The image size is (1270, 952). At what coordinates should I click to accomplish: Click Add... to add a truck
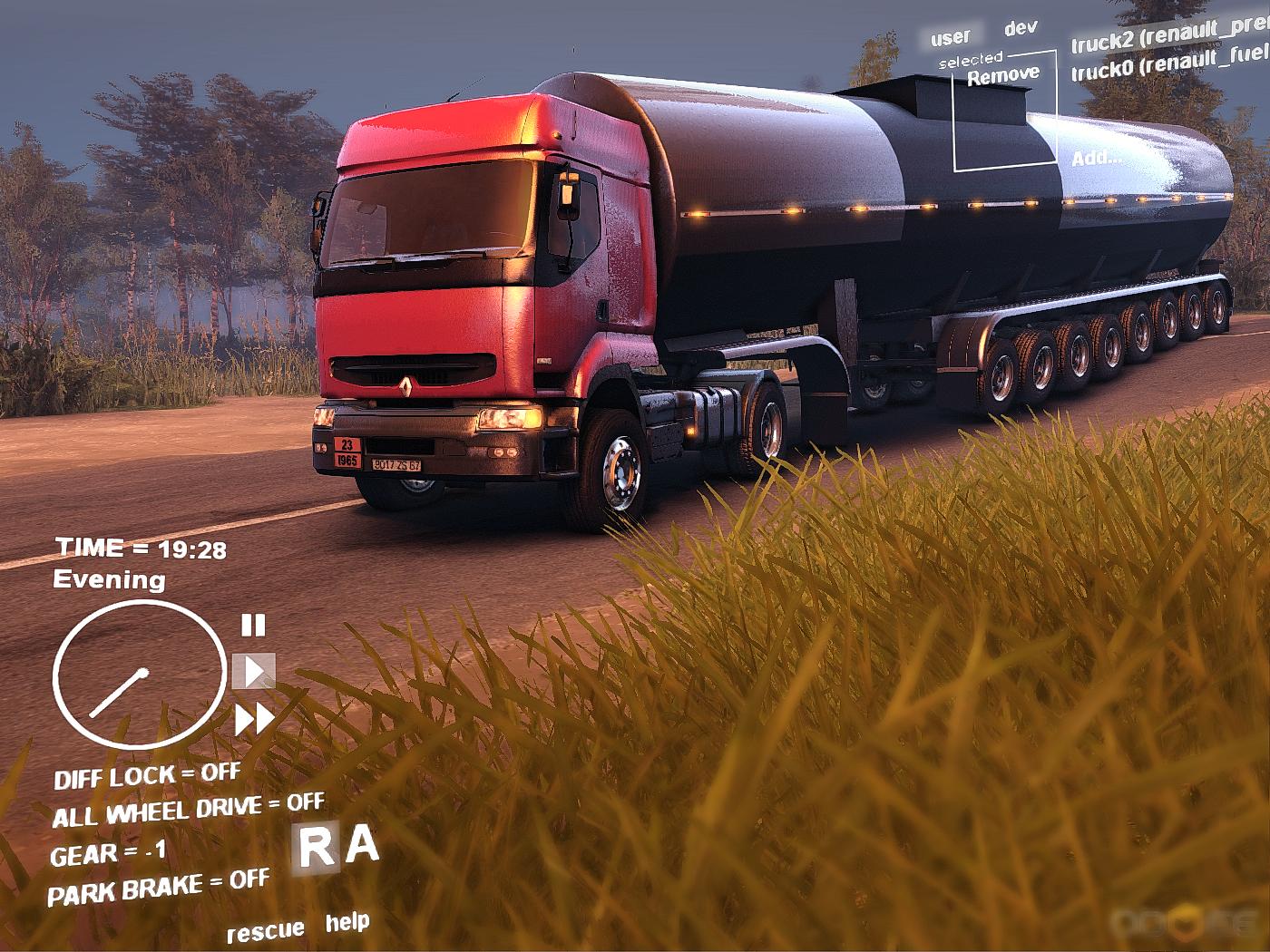(1096, 158)
